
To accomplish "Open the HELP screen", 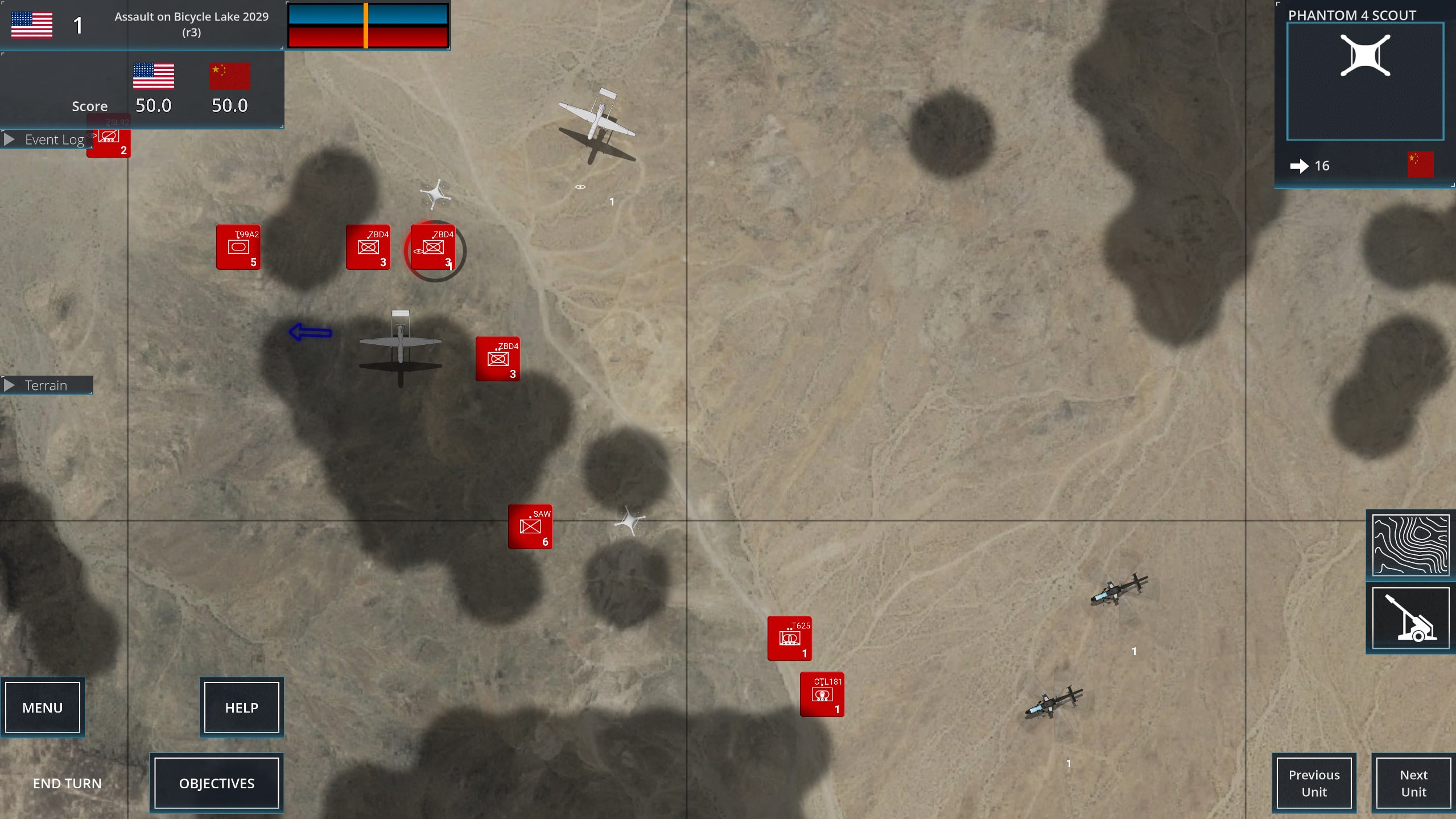I will click(241, 707).
